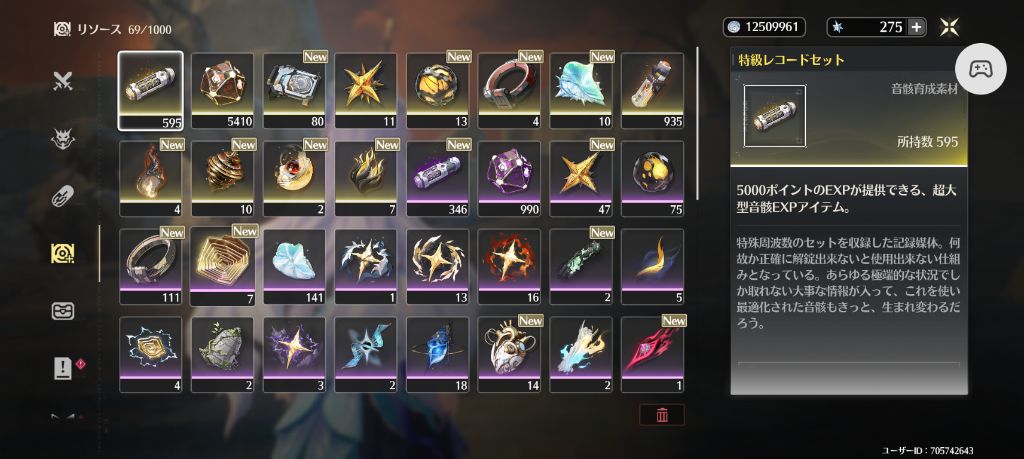Switch to the crossed swords weapons tab

coord(63,82)
